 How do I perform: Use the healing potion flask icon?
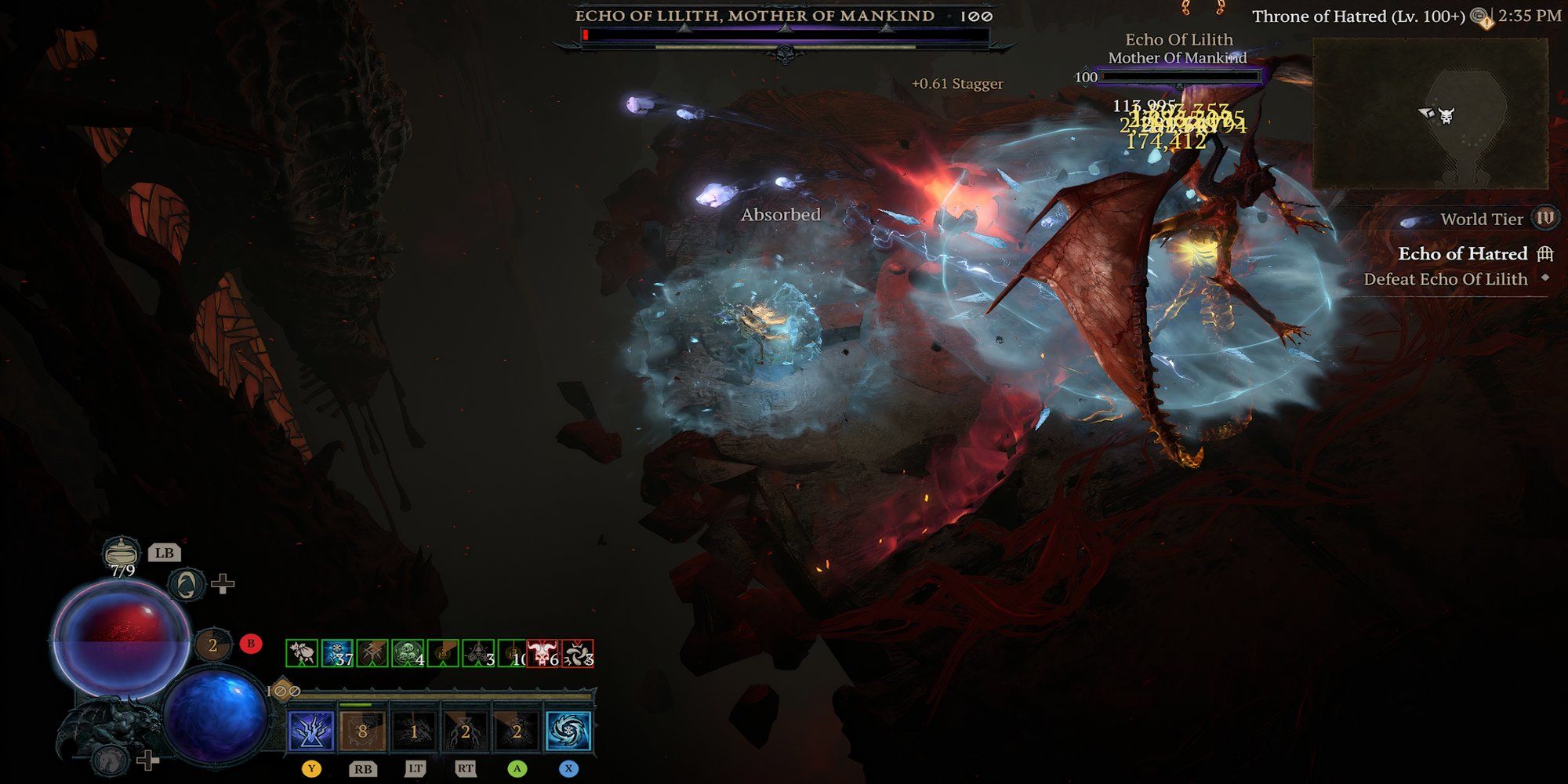pyautogui.click(x=122, y=552)
